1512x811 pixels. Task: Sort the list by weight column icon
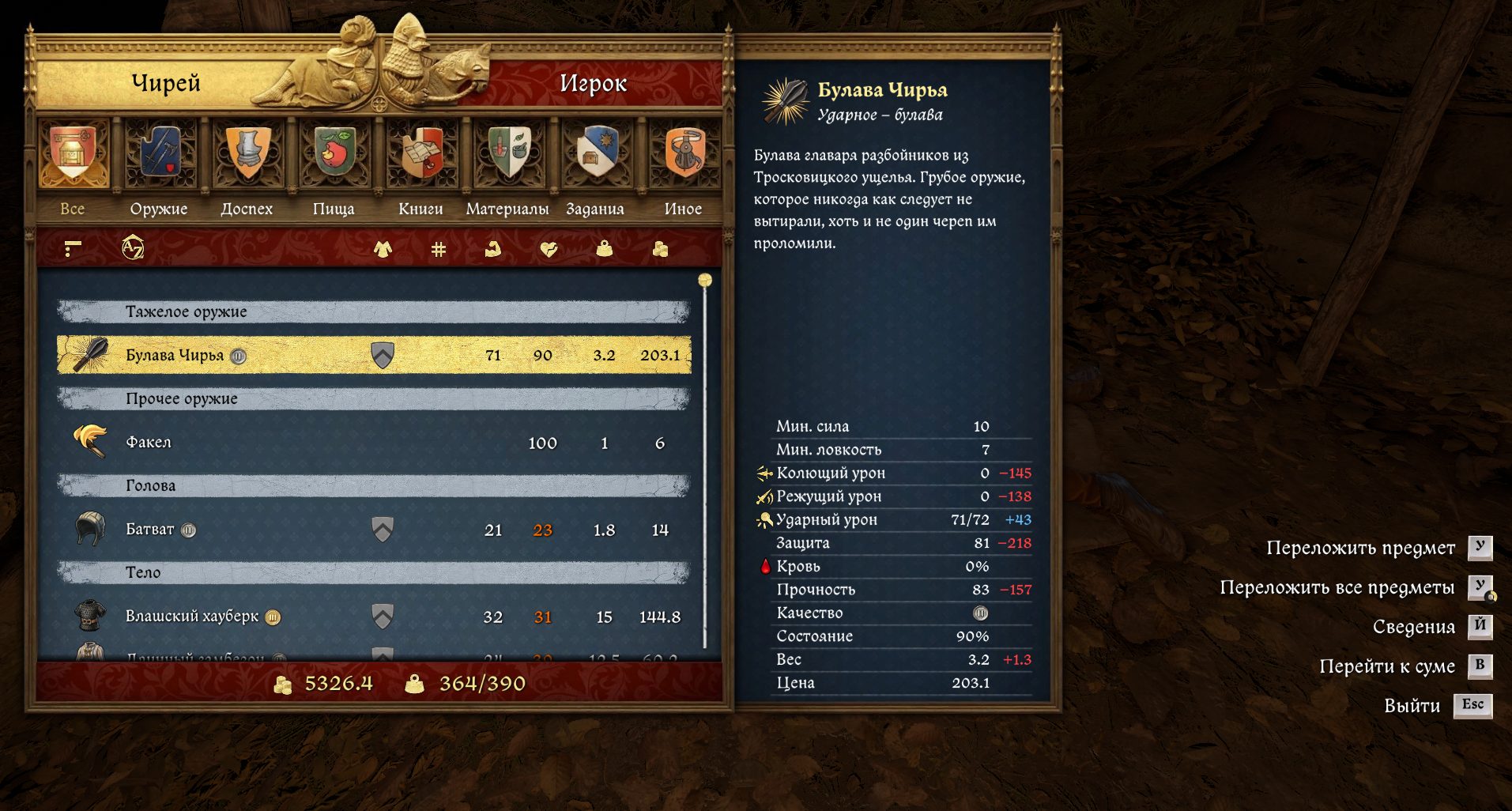(605, 249)
